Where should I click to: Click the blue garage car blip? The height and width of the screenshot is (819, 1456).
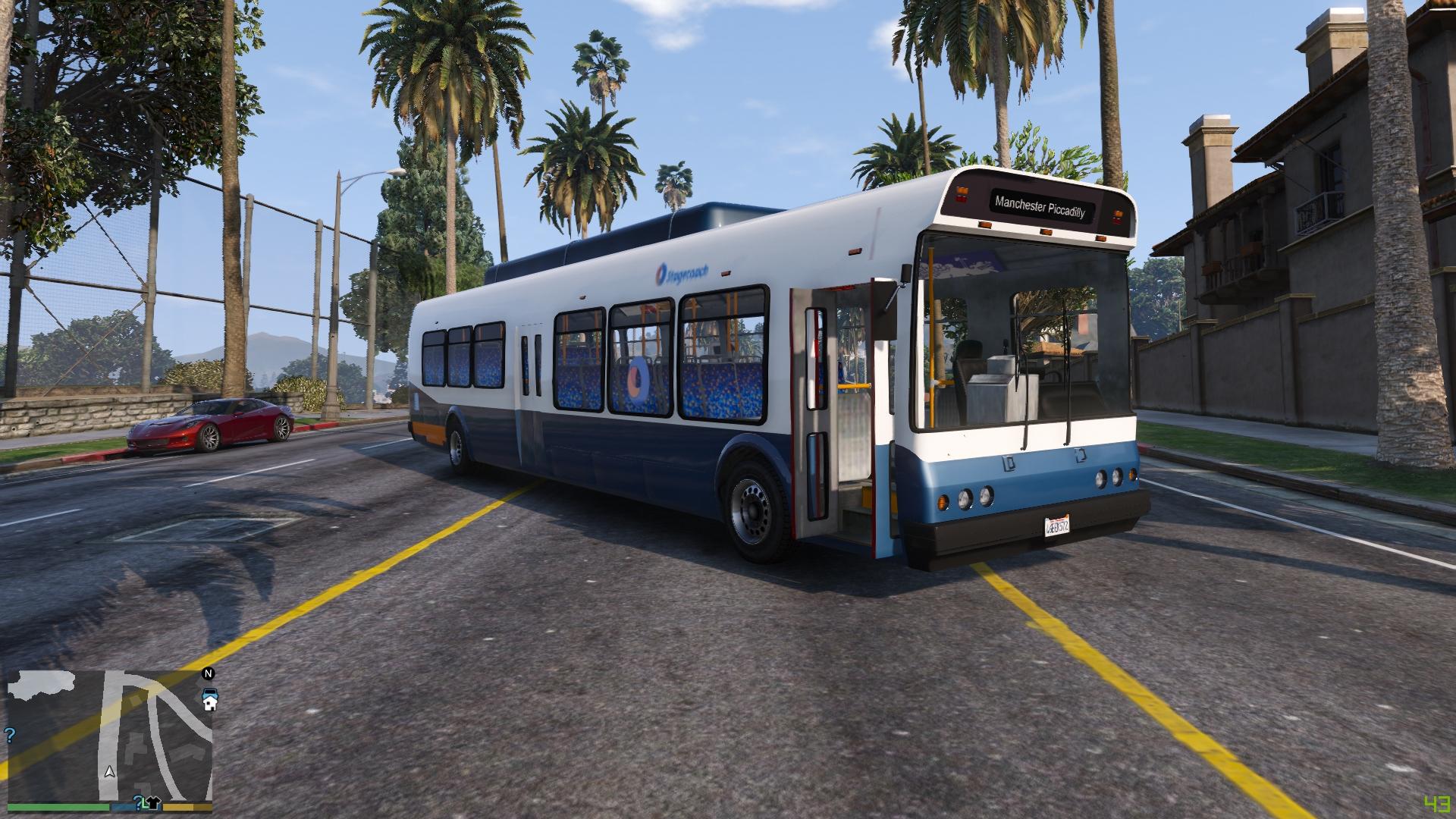point(209,691)
